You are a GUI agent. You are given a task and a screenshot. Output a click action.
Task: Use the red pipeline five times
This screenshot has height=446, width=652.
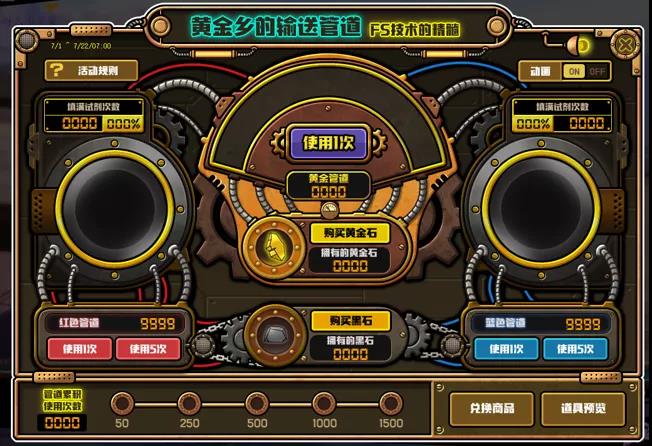click(x=149, y=349)
